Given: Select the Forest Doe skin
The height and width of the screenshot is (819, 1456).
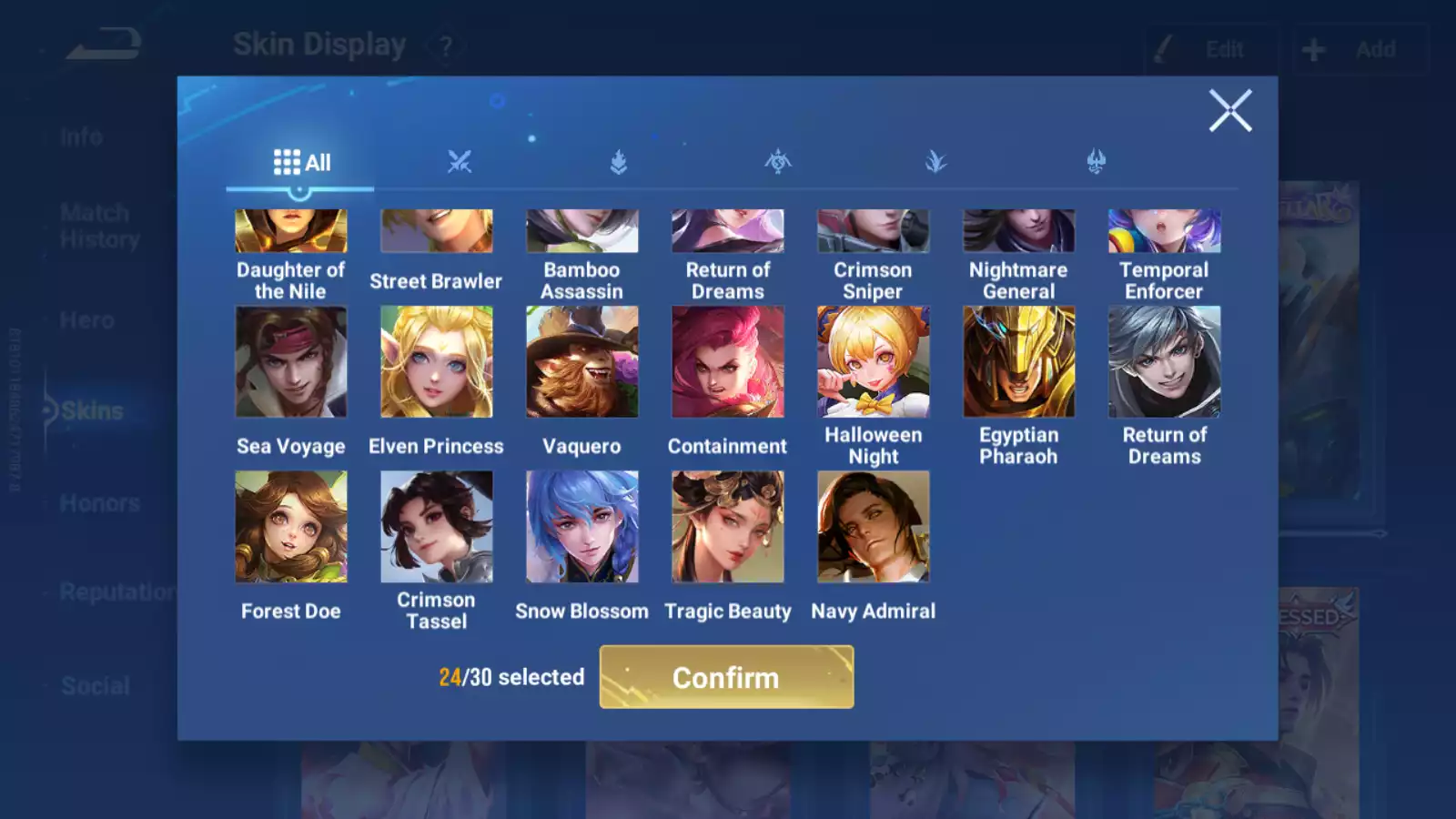Looking at the screenshot, I should (290, 527).
